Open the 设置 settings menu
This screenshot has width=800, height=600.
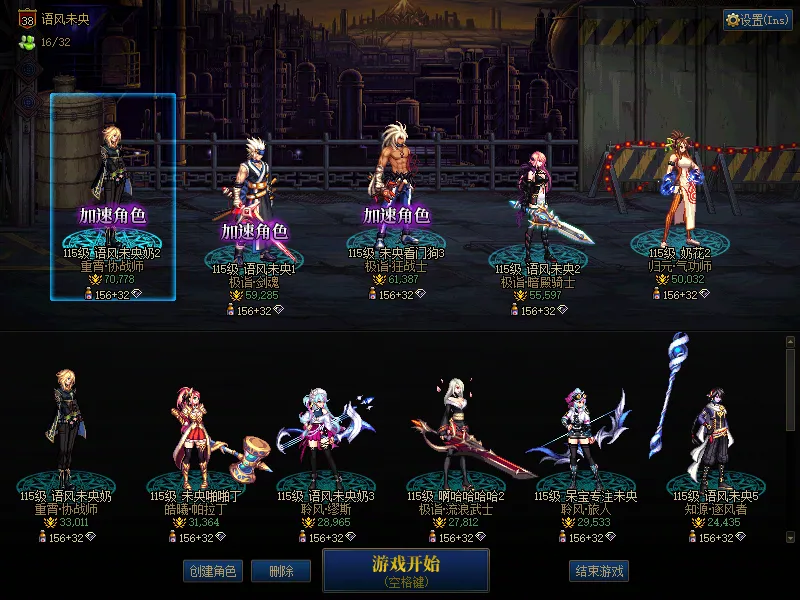(x=758, y=20)
